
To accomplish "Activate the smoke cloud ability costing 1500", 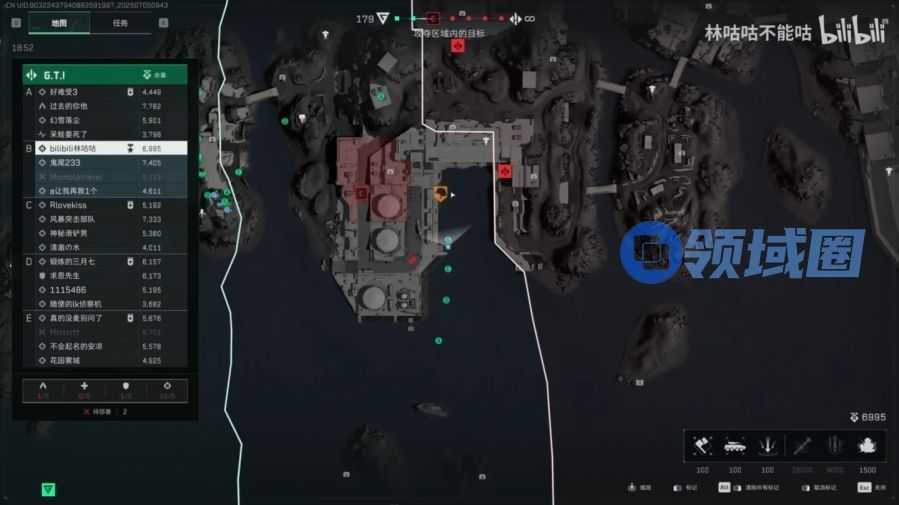I will (x=867, y=446).
